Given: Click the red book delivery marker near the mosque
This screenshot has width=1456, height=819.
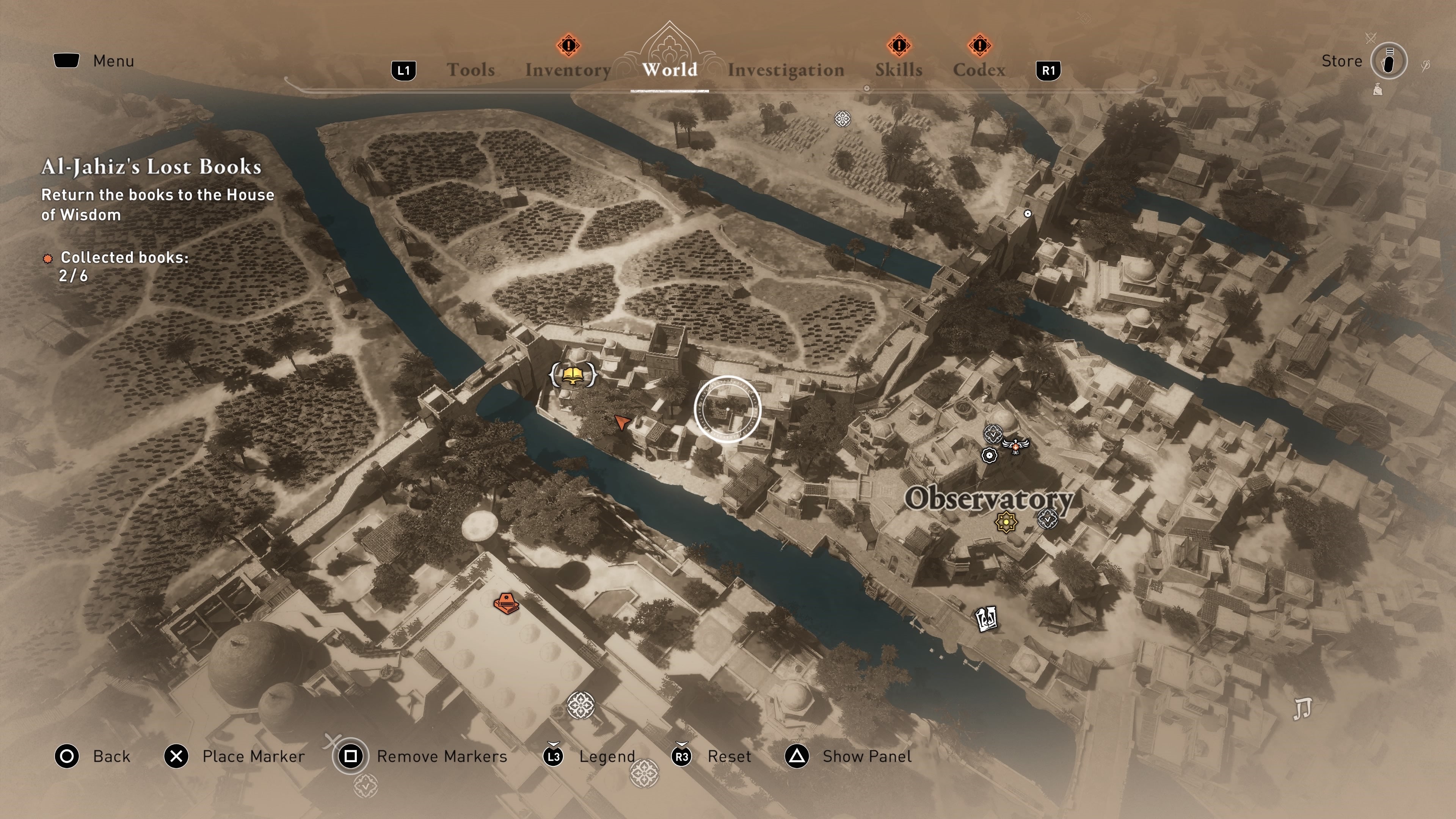Looking at the screenshot, I should (x=507, y=604).
